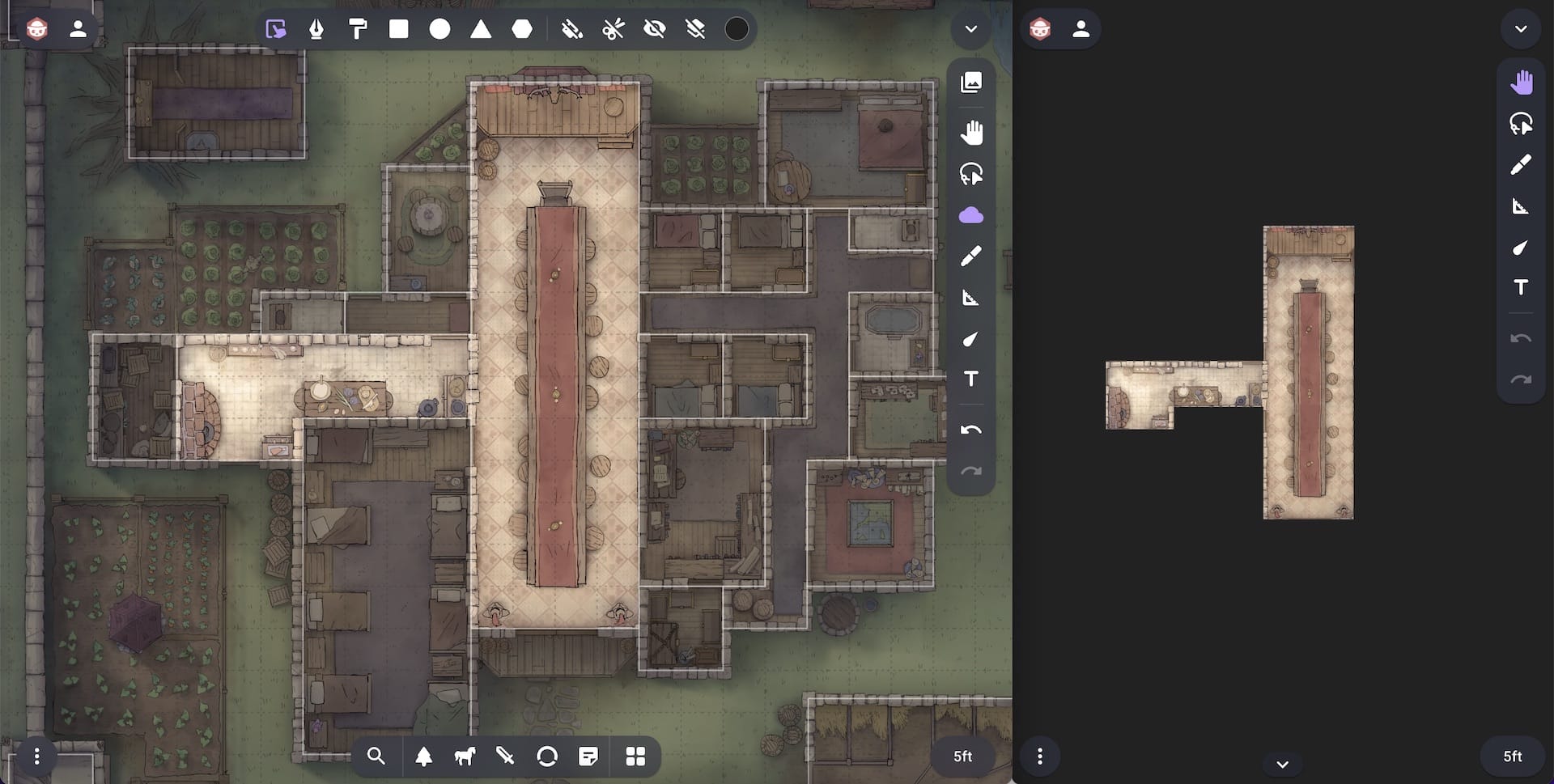
Task: Activate the crossed-out scissors cut tool
Action: (614, 29)
